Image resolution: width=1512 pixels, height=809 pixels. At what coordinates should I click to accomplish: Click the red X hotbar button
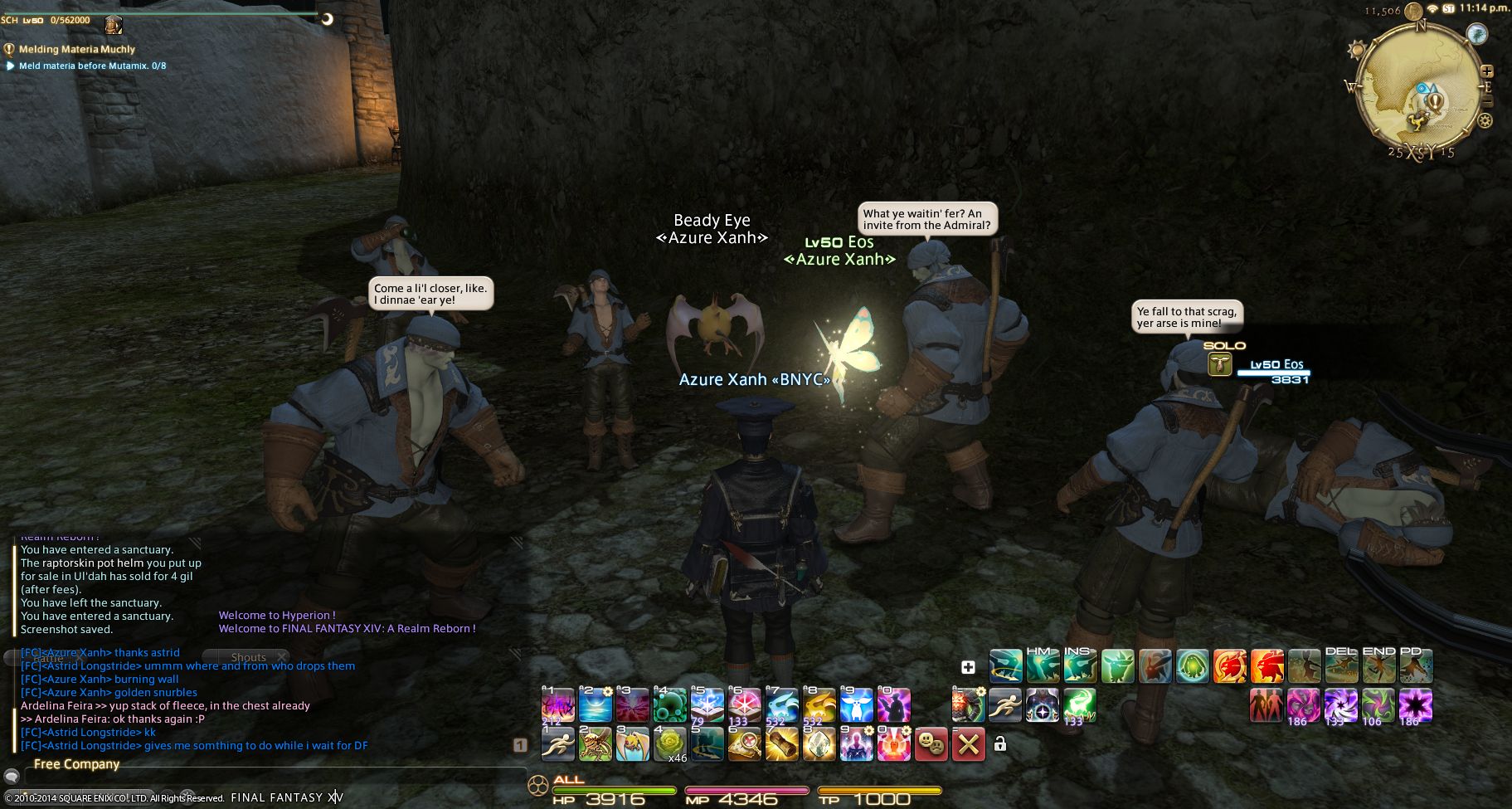(968, 745)
